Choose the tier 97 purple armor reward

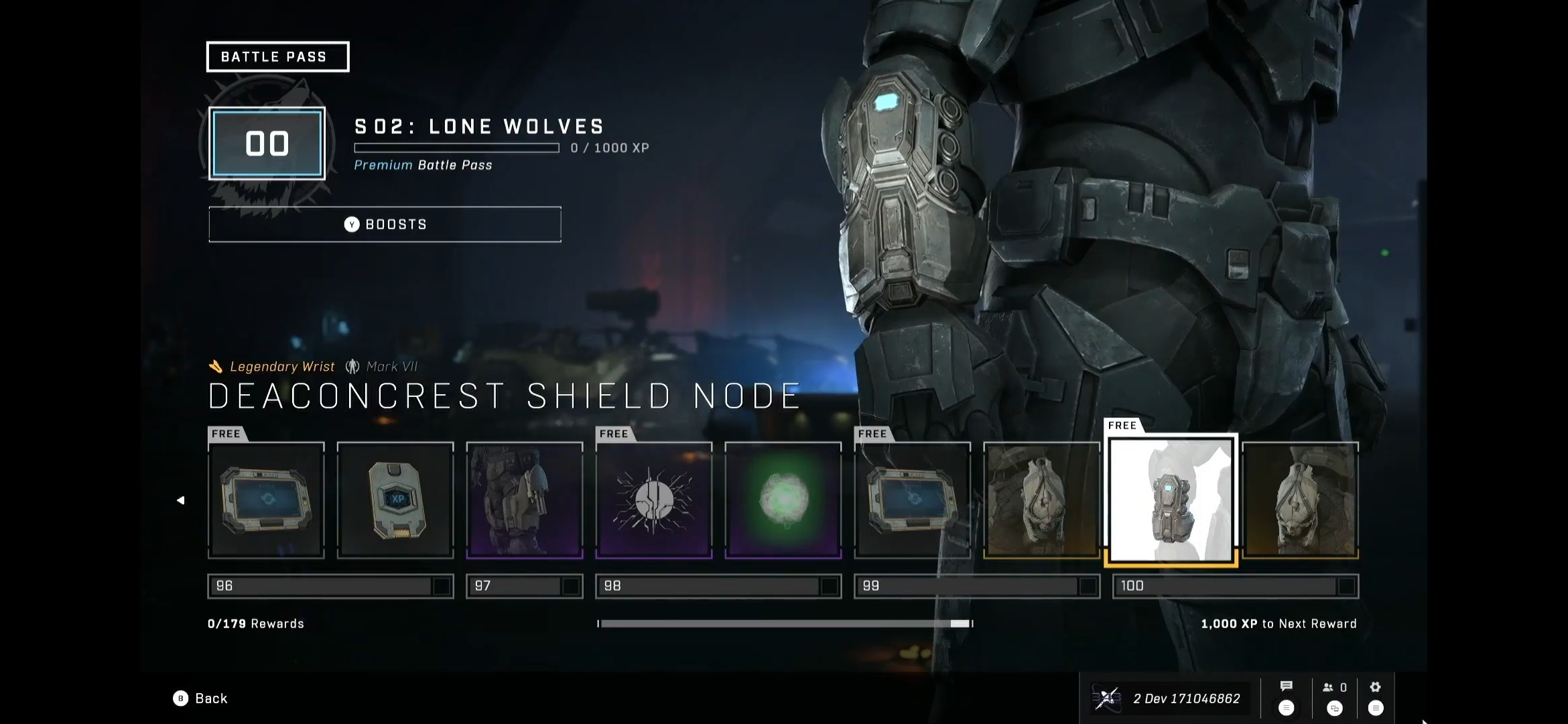pyautogui.click(x=525, y=500)
